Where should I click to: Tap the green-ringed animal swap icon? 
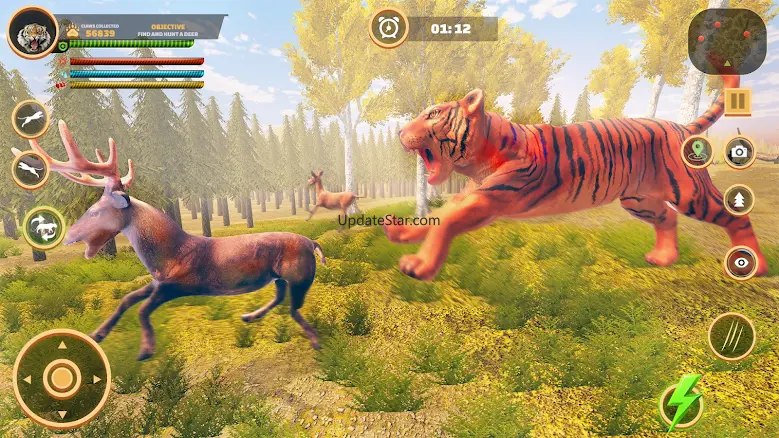43,227
